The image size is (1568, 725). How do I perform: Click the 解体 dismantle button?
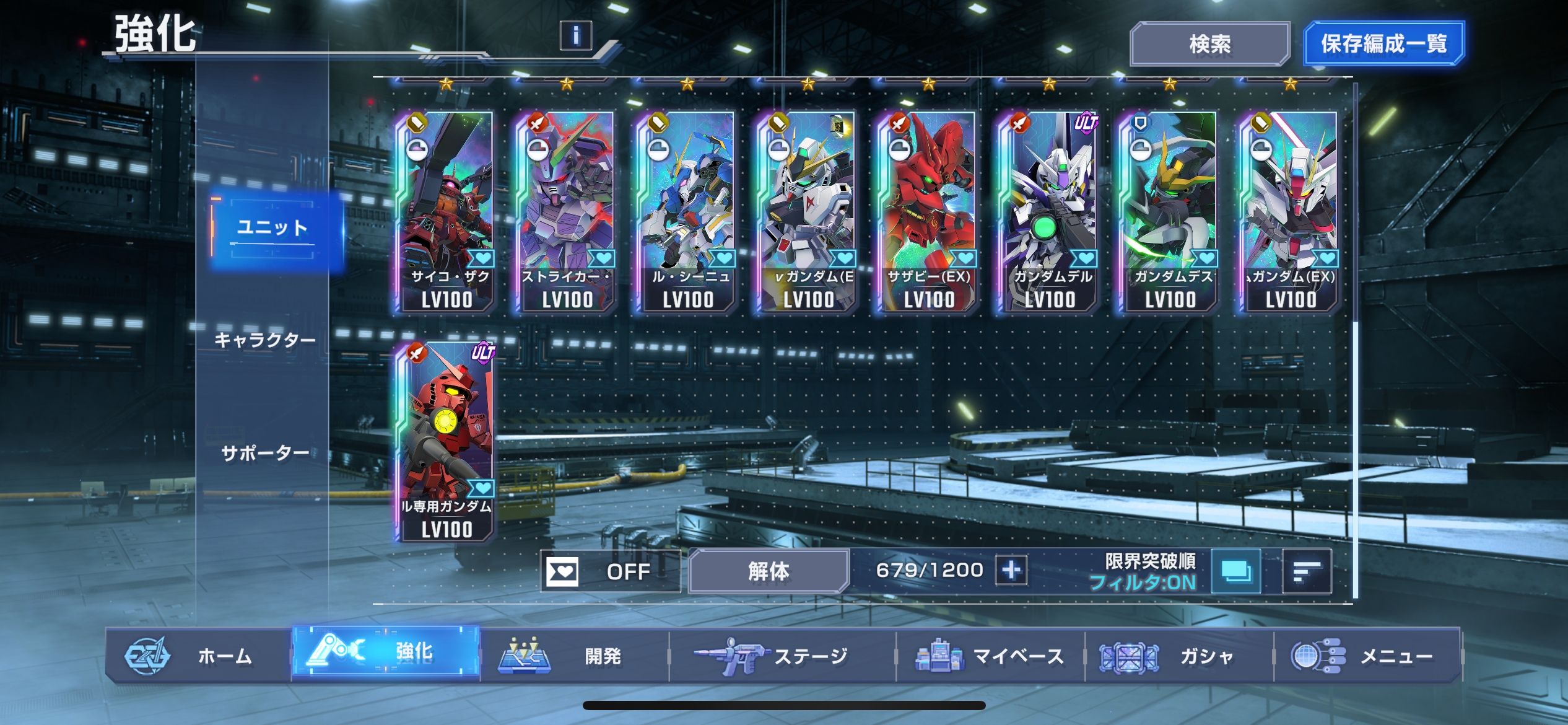pyautogui.click(x=768, y=571)
